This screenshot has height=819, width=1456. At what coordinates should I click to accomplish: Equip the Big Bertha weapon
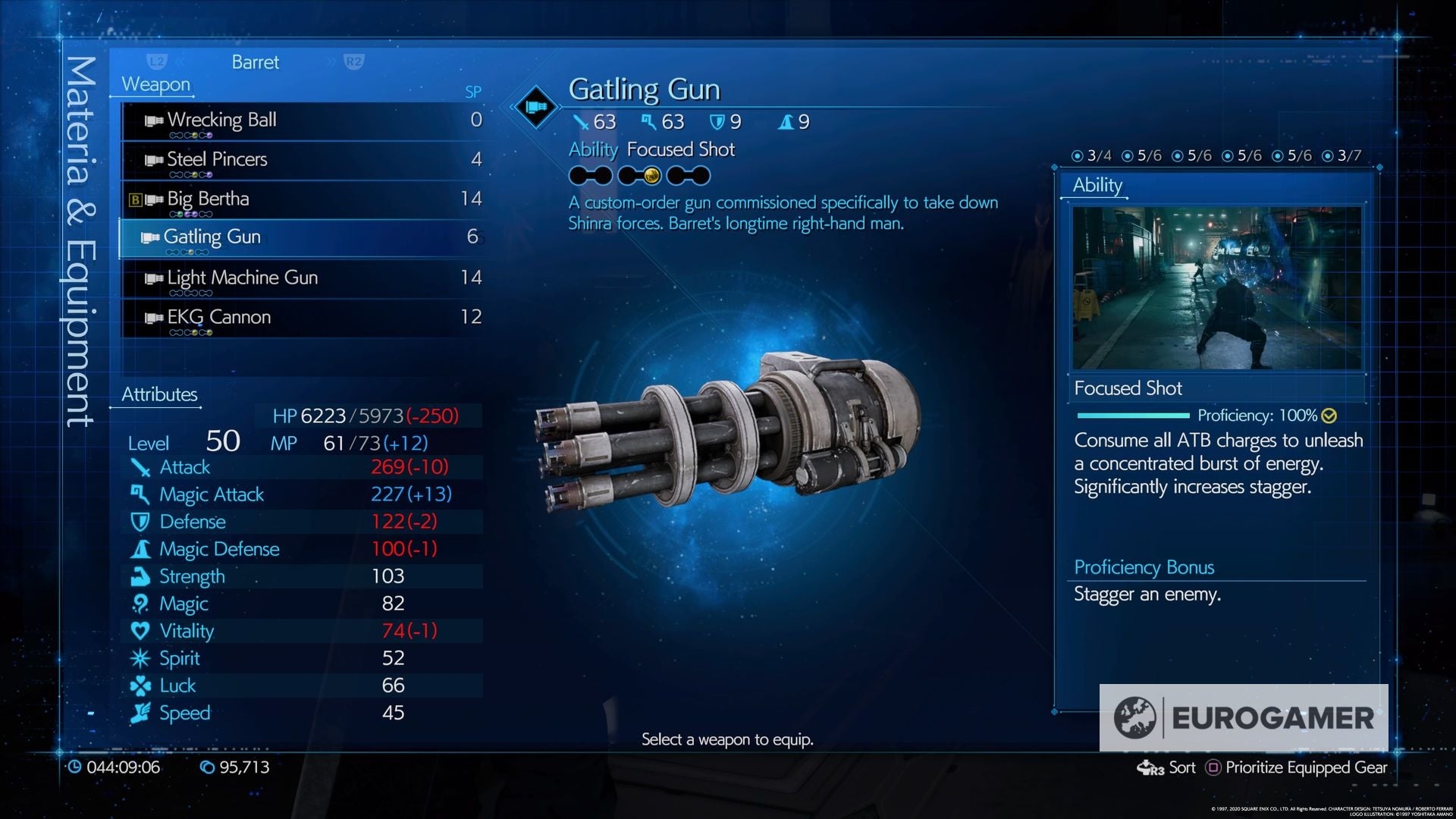click(x=303, y=199)
